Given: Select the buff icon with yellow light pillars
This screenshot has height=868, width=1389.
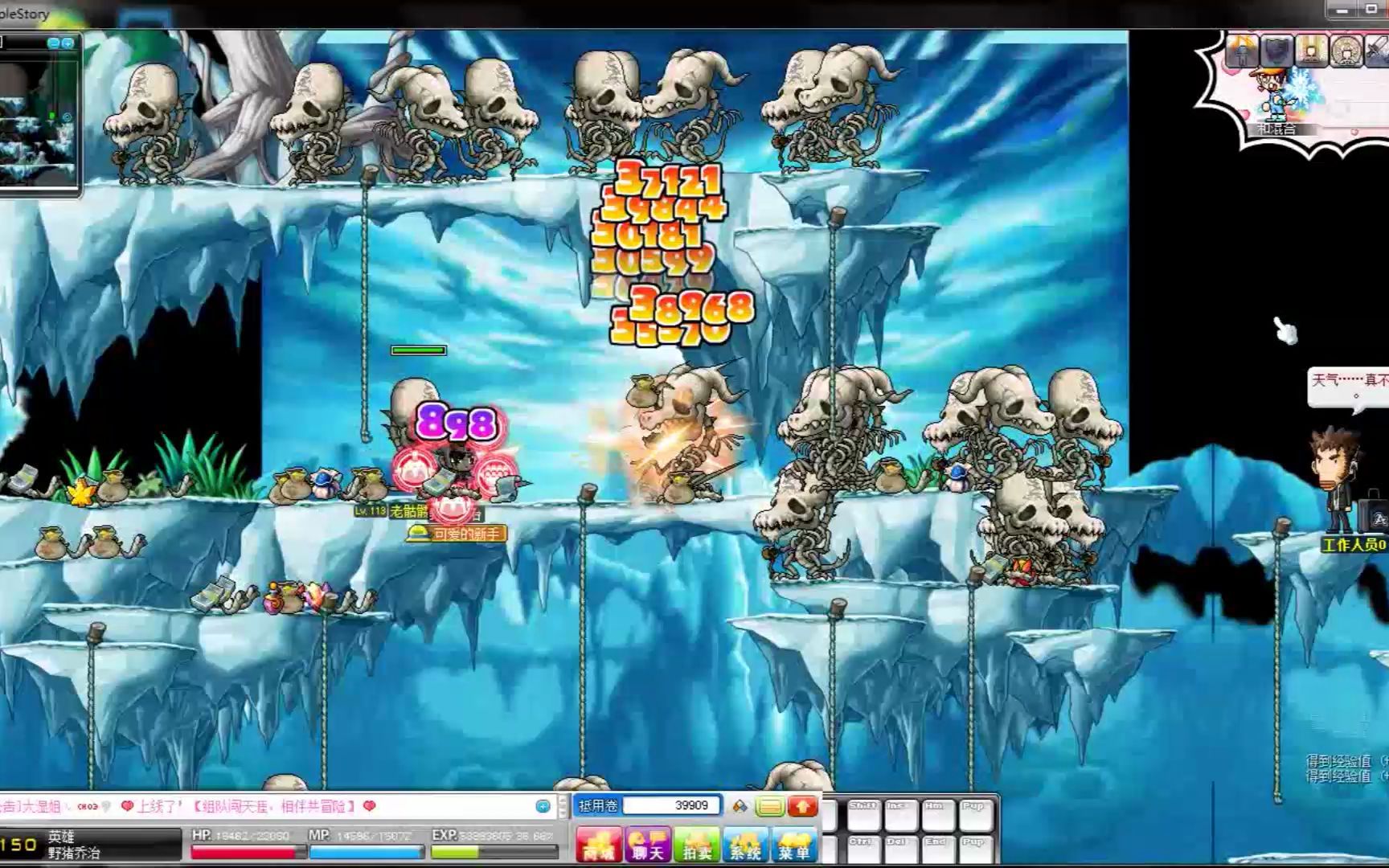Looking at the screenshot, I should click(x=1311, y=51).
